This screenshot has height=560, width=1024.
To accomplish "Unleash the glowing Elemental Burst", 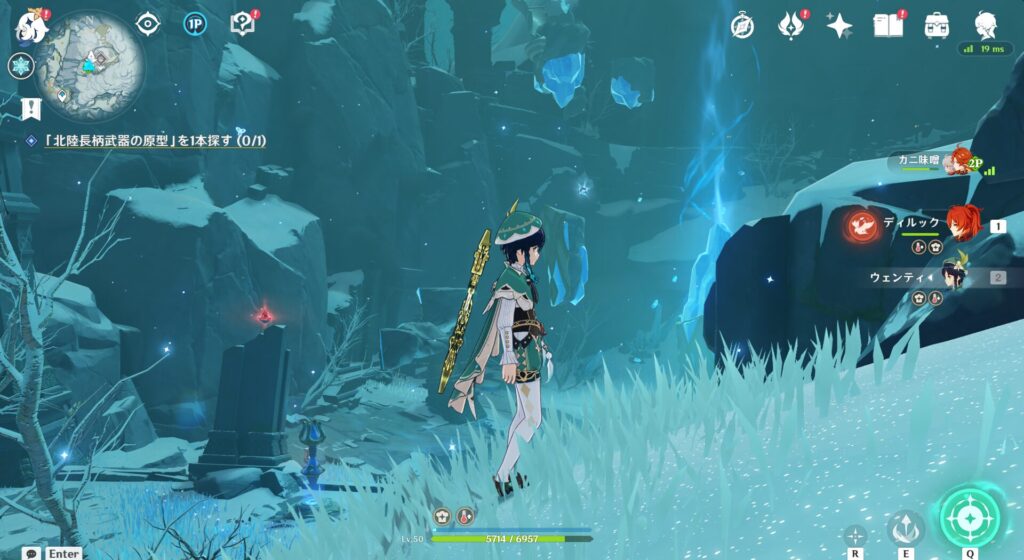I will click(x=968, y=516).
